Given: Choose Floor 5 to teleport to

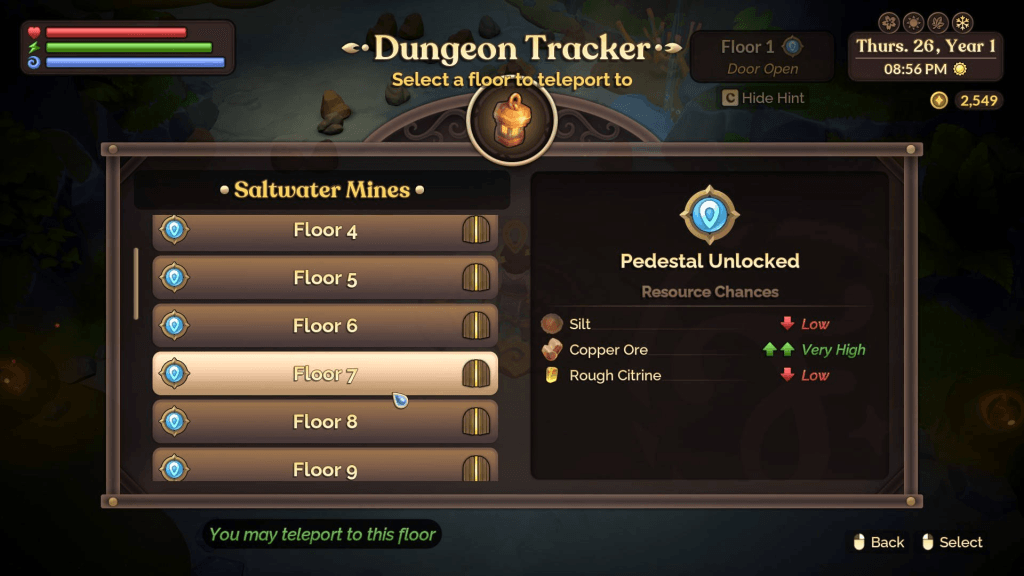Looking at the screenshot, I should [x=325, y=278].
